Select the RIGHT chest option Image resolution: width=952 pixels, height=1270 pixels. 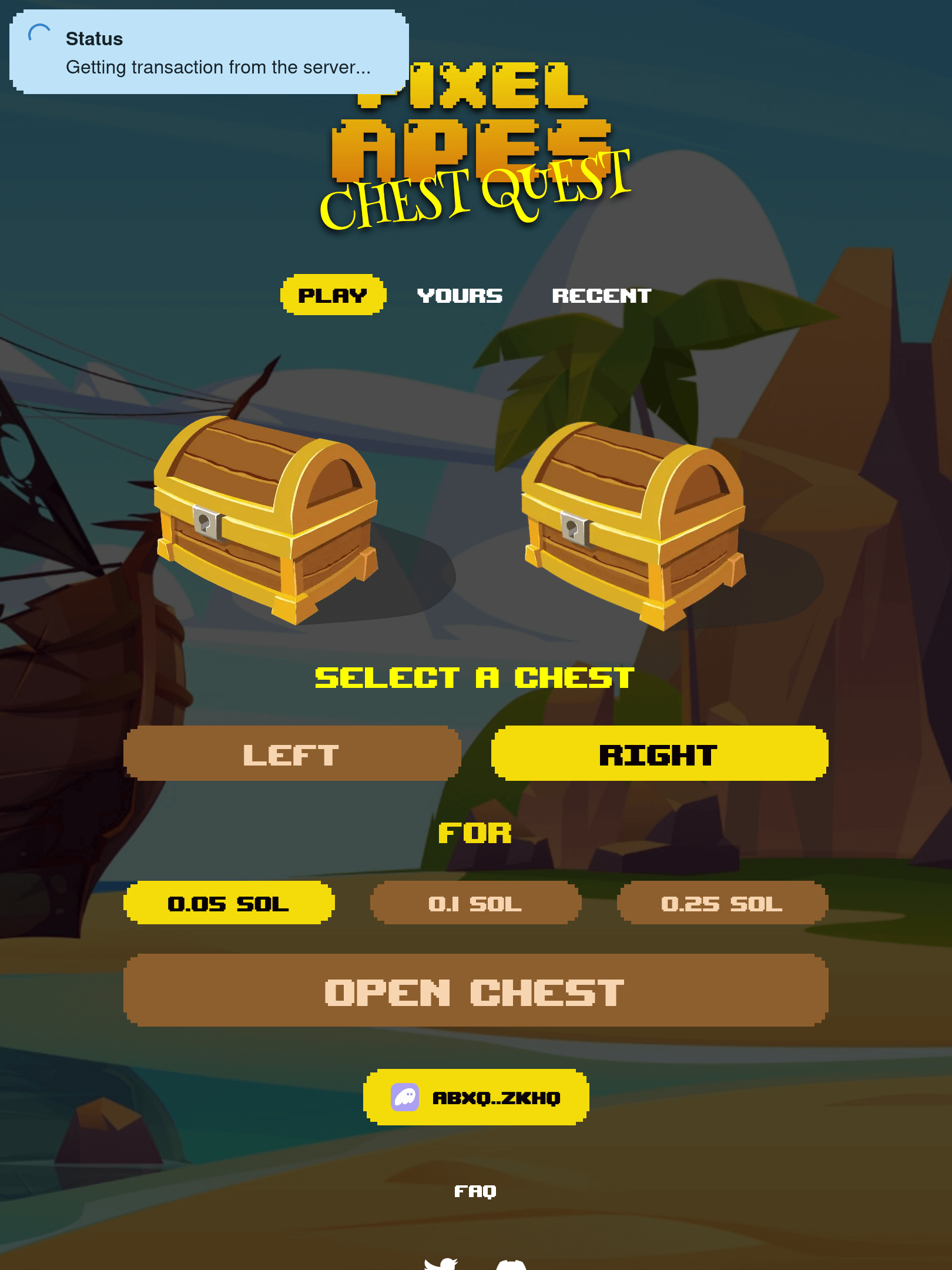coord(658,754)
